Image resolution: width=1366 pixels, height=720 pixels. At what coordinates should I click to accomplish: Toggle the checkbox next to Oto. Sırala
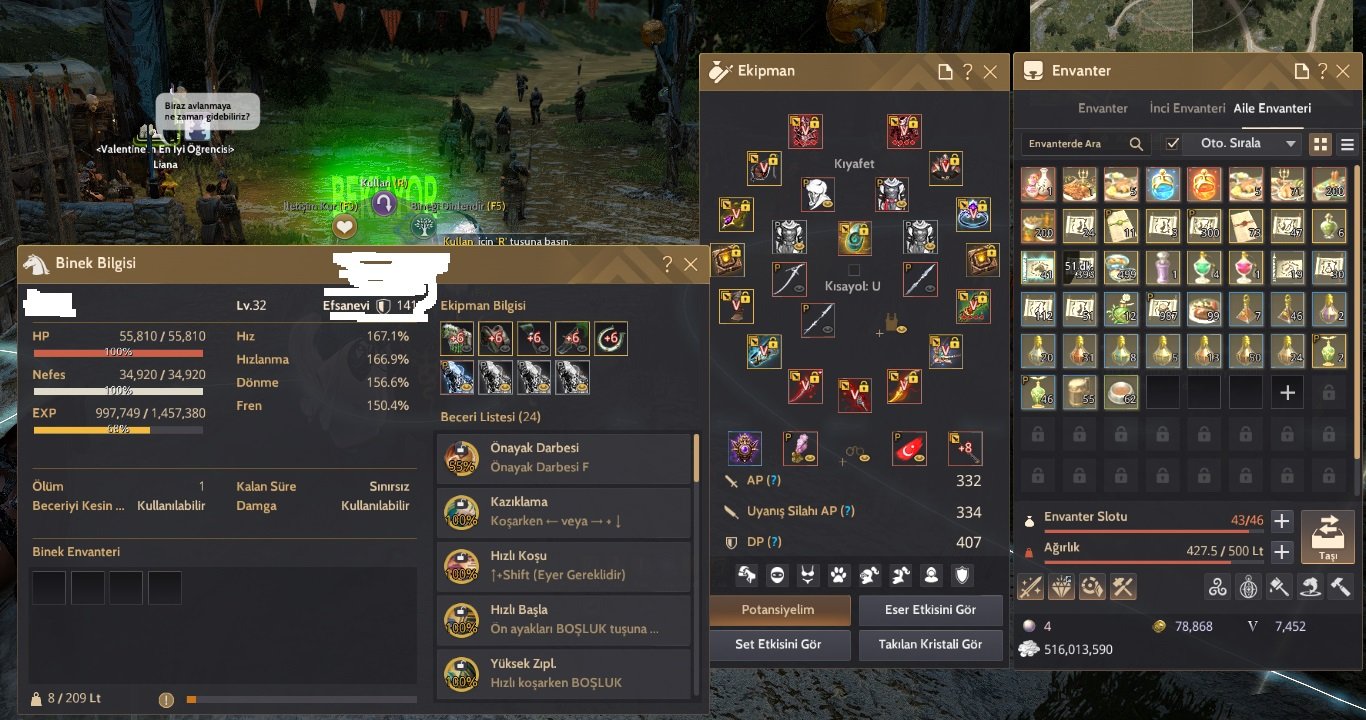pos(1173,143)
